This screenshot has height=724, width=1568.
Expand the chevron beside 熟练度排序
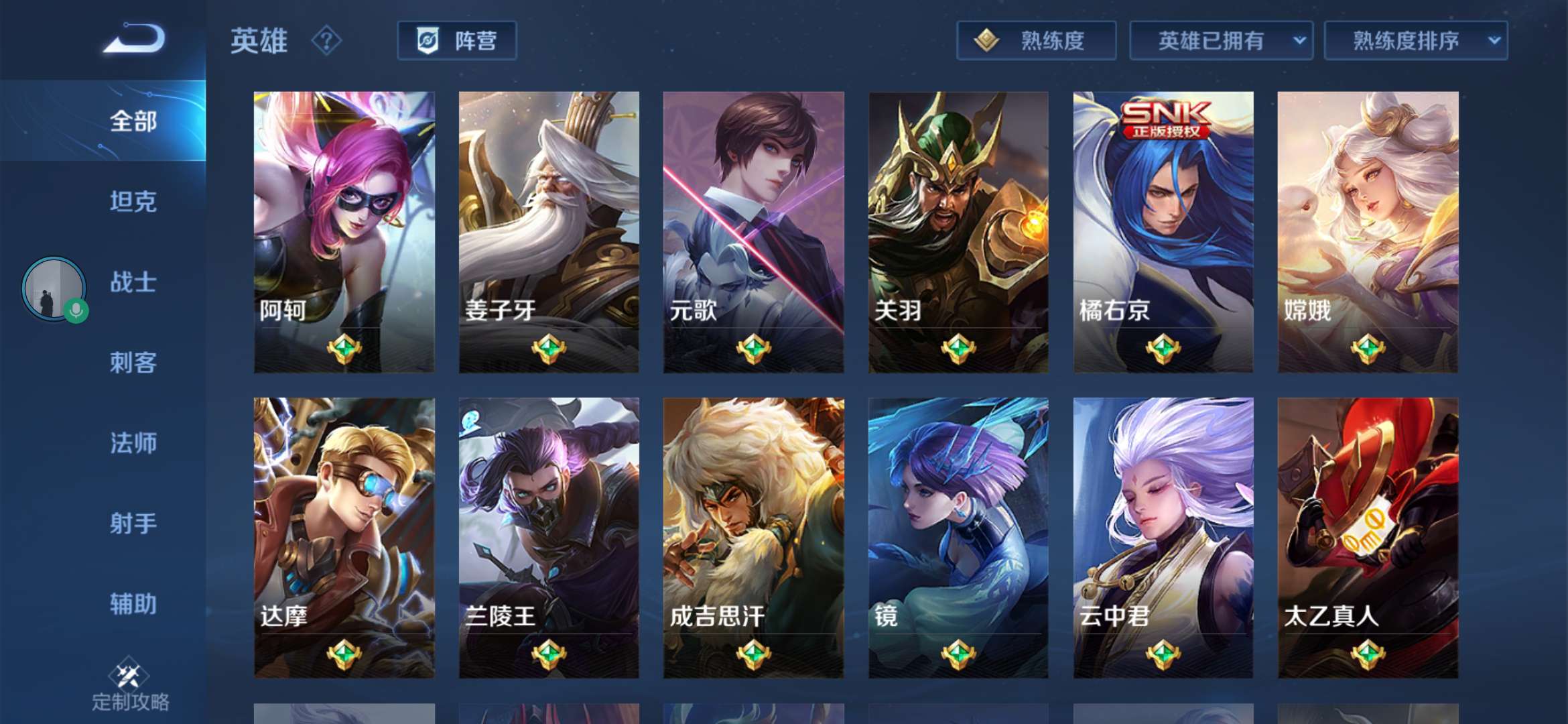[1492, 40]
